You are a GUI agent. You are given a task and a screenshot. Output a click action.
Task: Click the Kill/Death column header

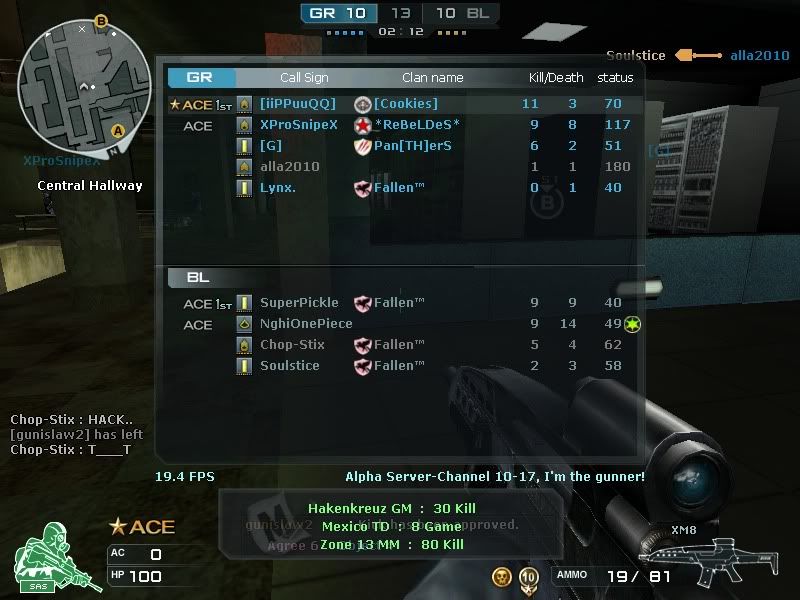[556, 78]
